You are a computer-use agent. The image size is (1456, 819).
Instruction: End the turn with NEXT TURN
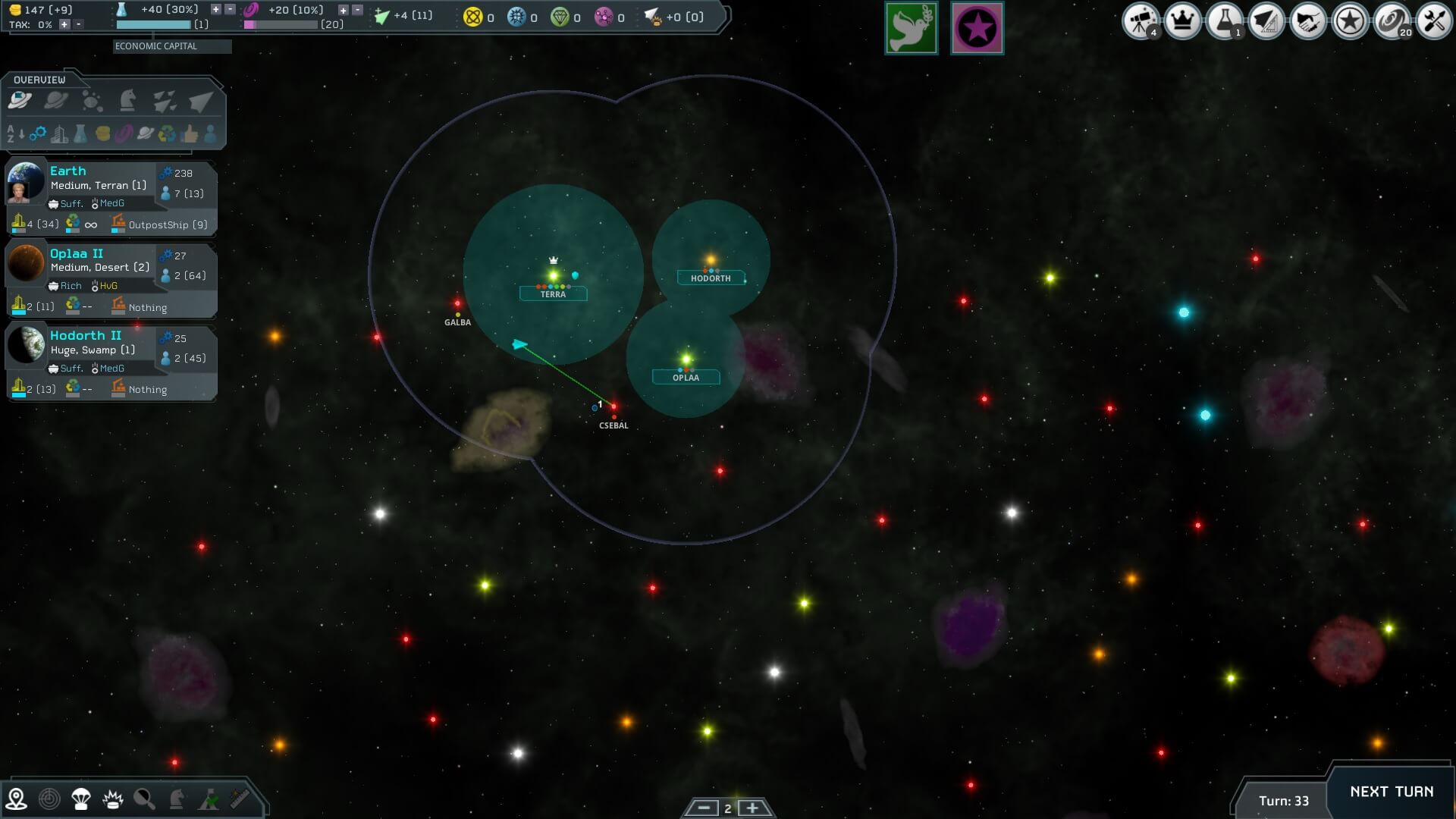(x=1392, y=792)
